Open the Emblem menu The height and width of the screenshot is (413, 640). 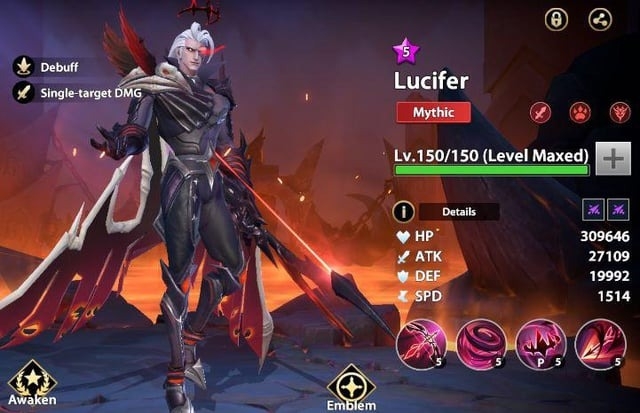(x=351, y=386)
